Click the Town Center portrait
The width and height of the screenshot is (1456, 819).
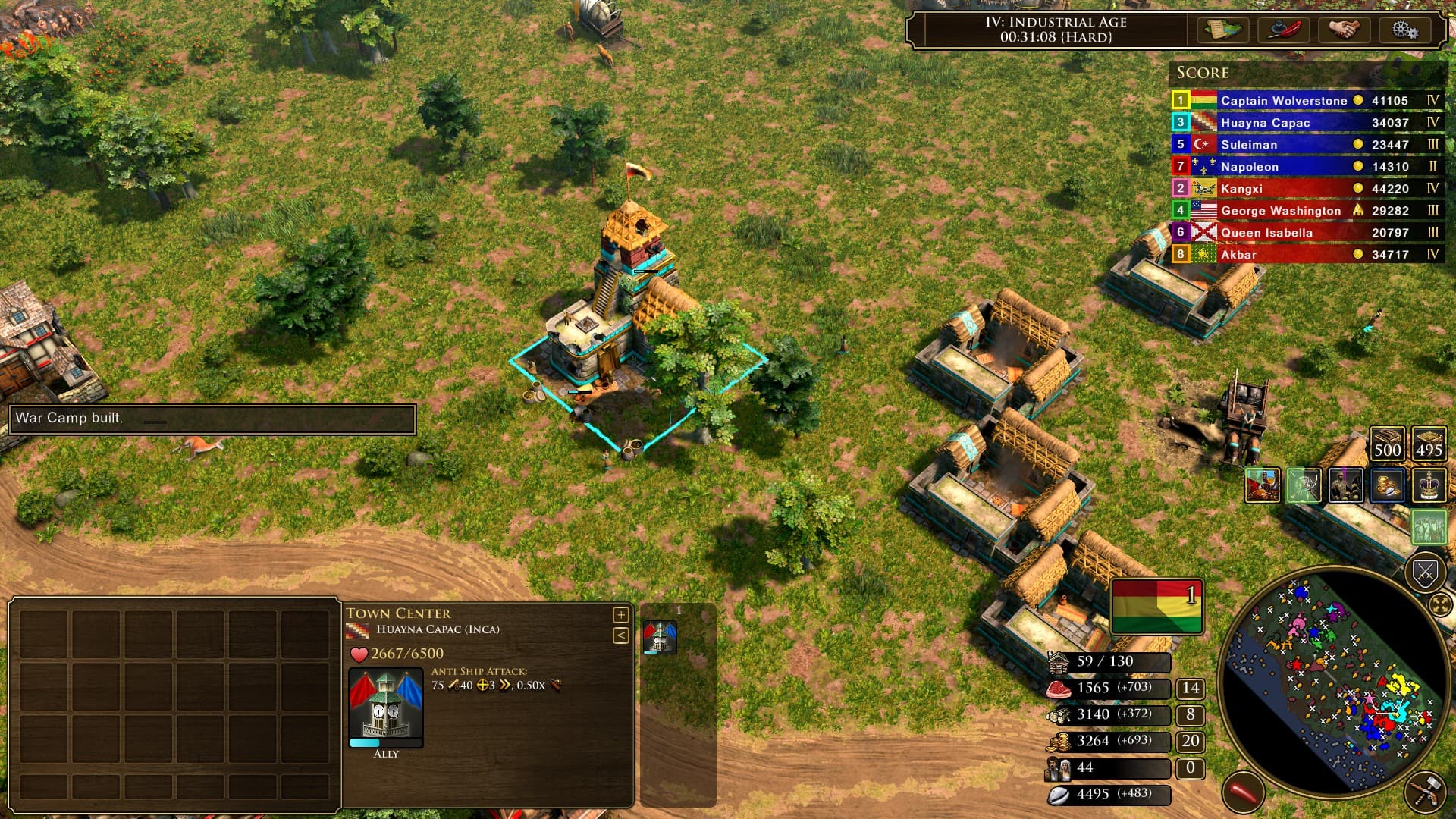[x=385, y=705]
